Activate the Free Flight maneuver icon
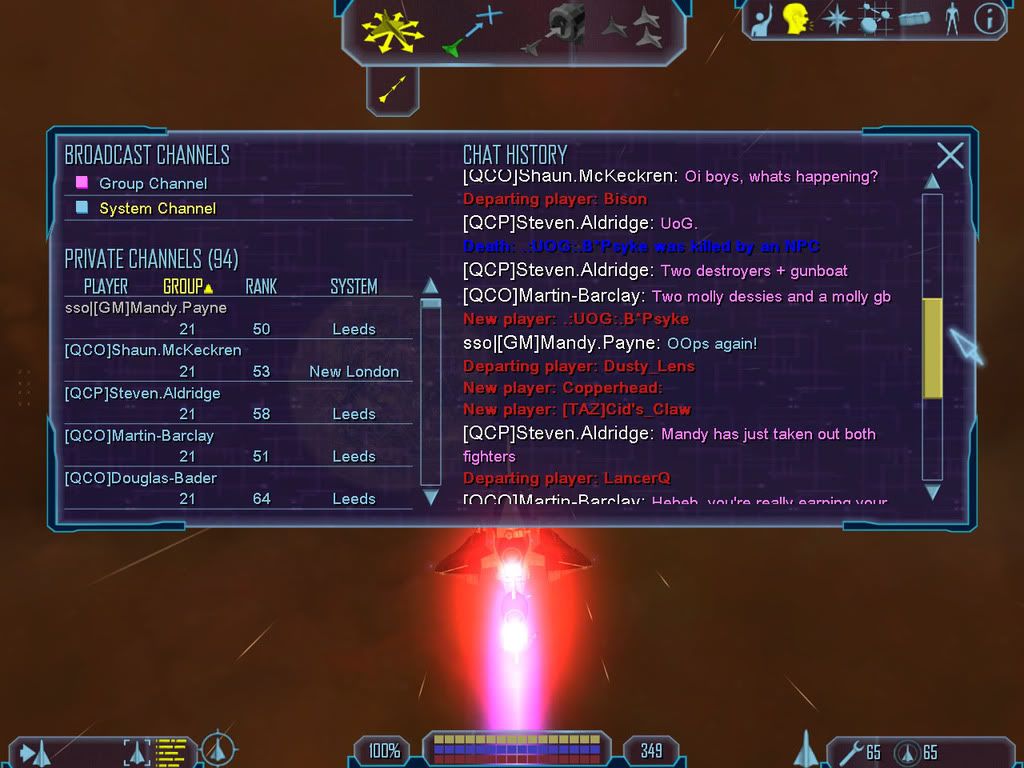This screenshot has width=1024, height=768. (x=393, y=30)
